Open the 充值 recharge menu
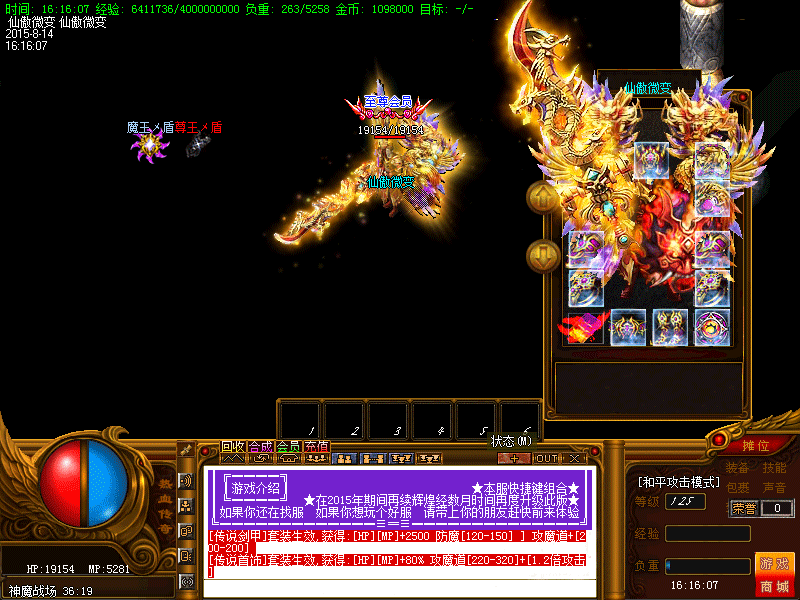The width and height of the screenshot is (800, 600). pos(316,446)
